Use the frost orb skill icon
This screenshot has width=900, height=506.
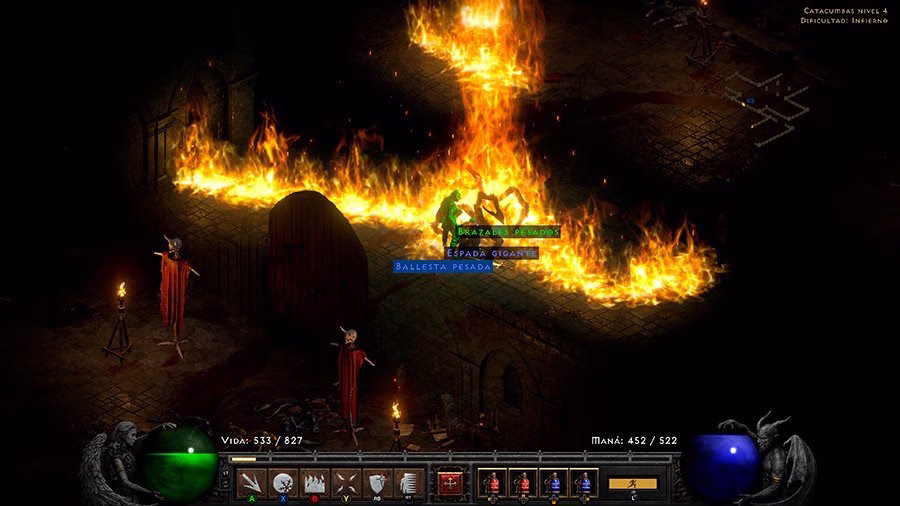click(284, 483)
